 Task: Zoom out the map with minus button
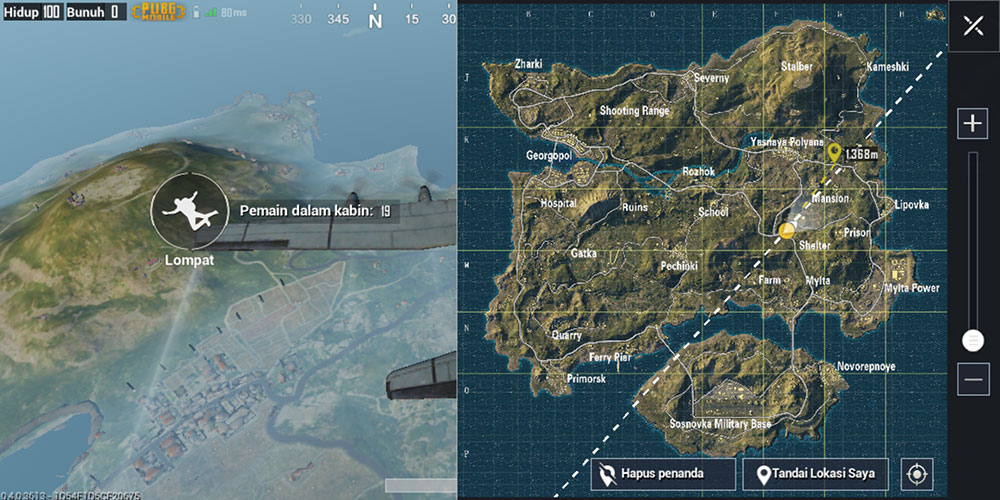[x=973, y=379]
